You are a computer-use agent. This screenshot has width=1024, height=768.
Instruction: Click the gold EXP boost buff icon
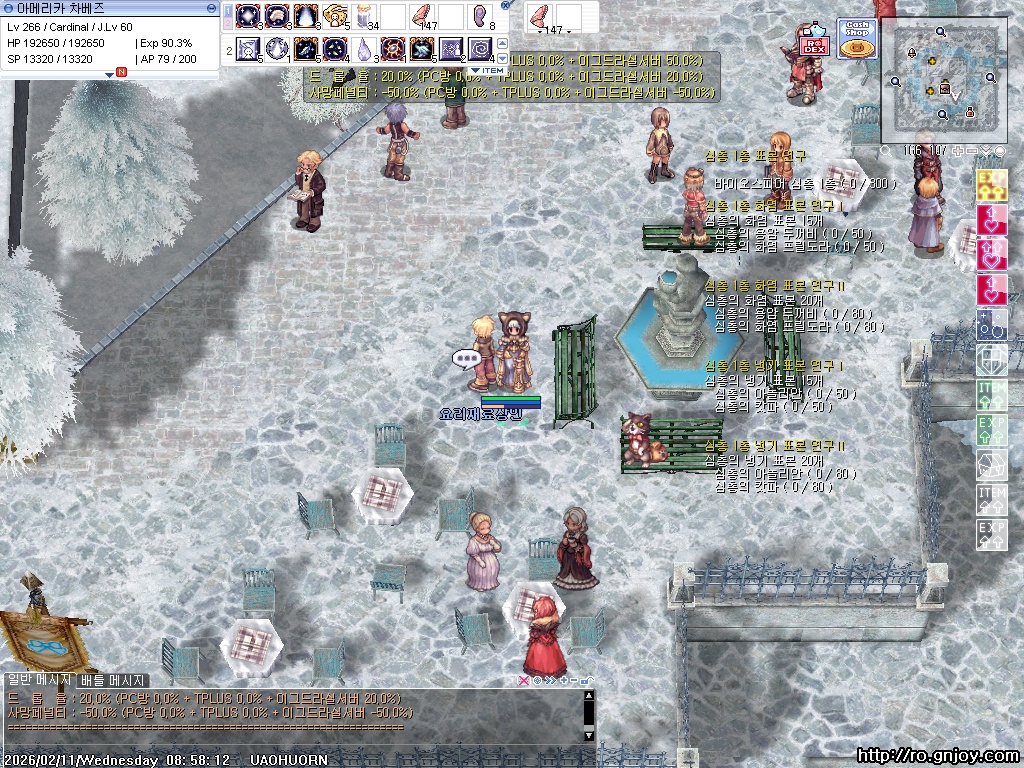tap(991, 183)
